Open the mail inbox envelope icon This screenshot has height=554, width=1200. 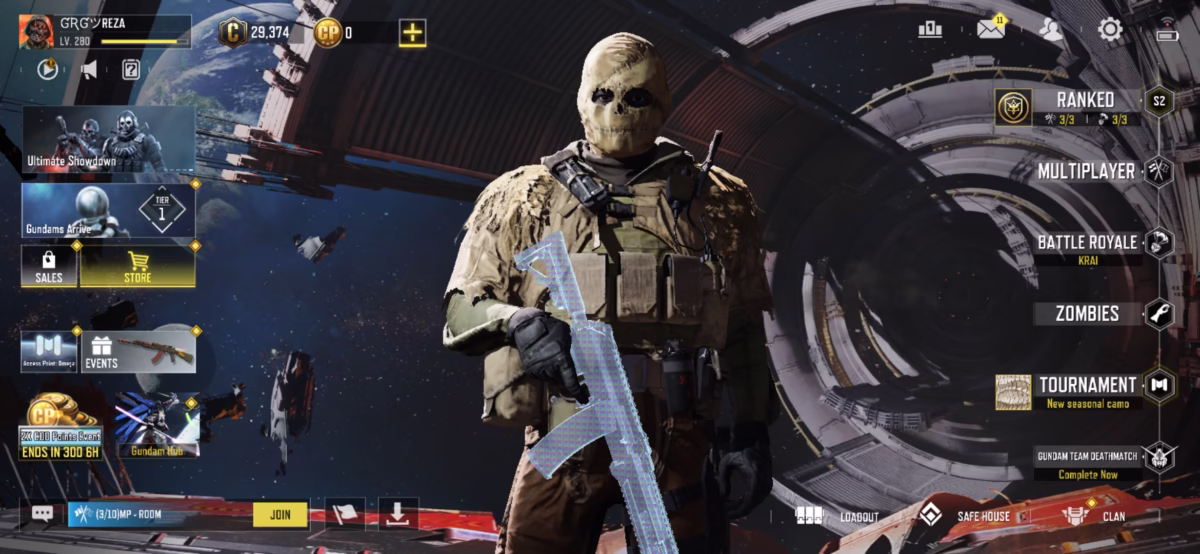click(x=990, y=29)
